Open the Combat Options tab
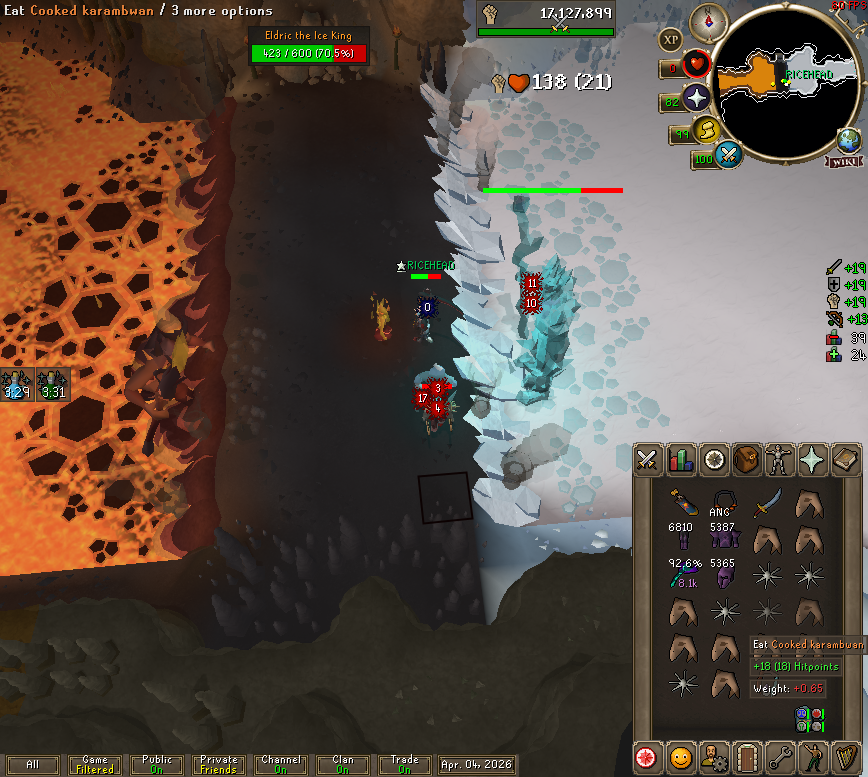The image size is (868, 777). click(x=647, y=459)
